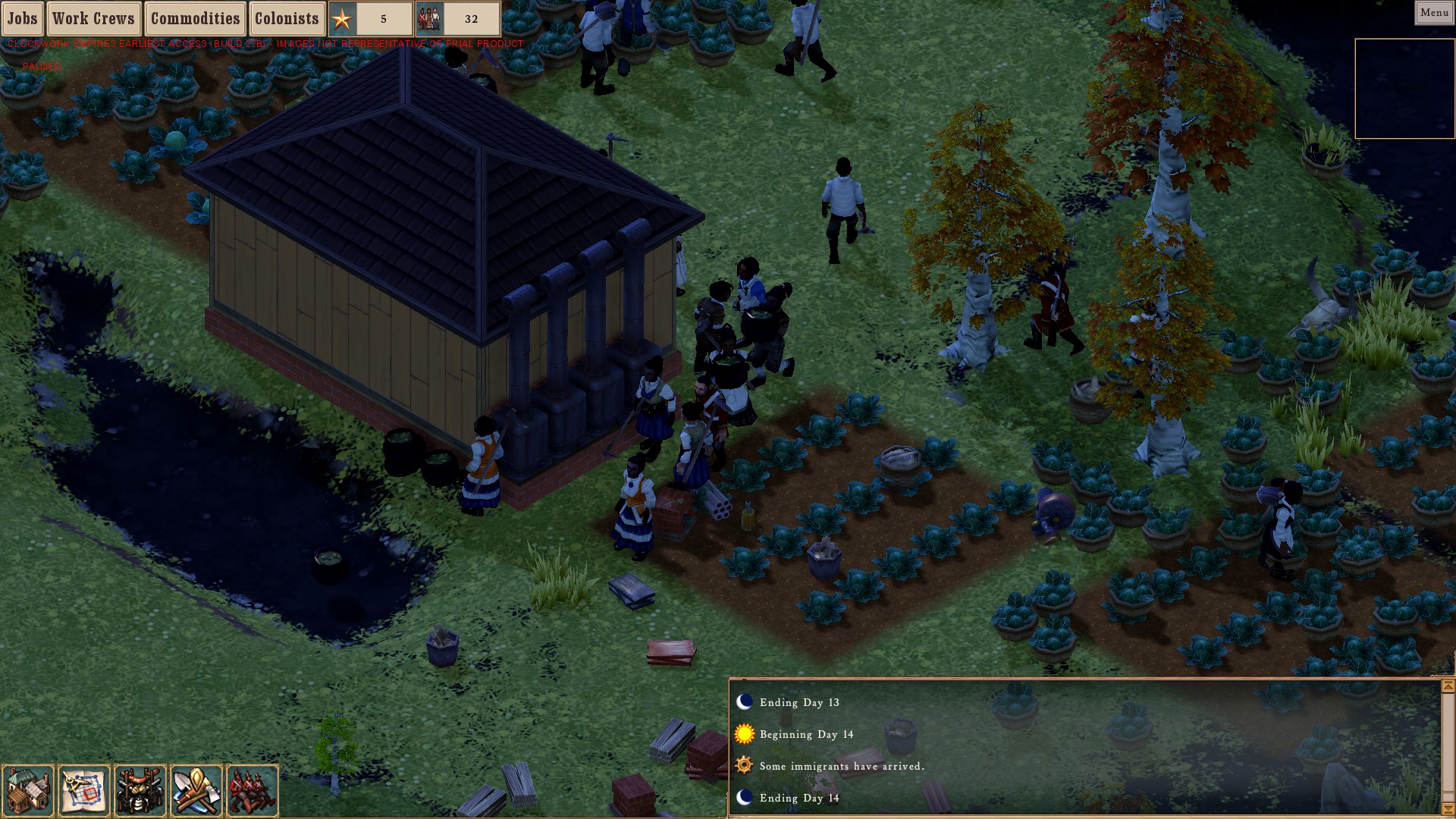Image resolution: width=1456 pixels, height=819 pixels.
Task: Open the workshop machinery icon
Action: point(140,790)
